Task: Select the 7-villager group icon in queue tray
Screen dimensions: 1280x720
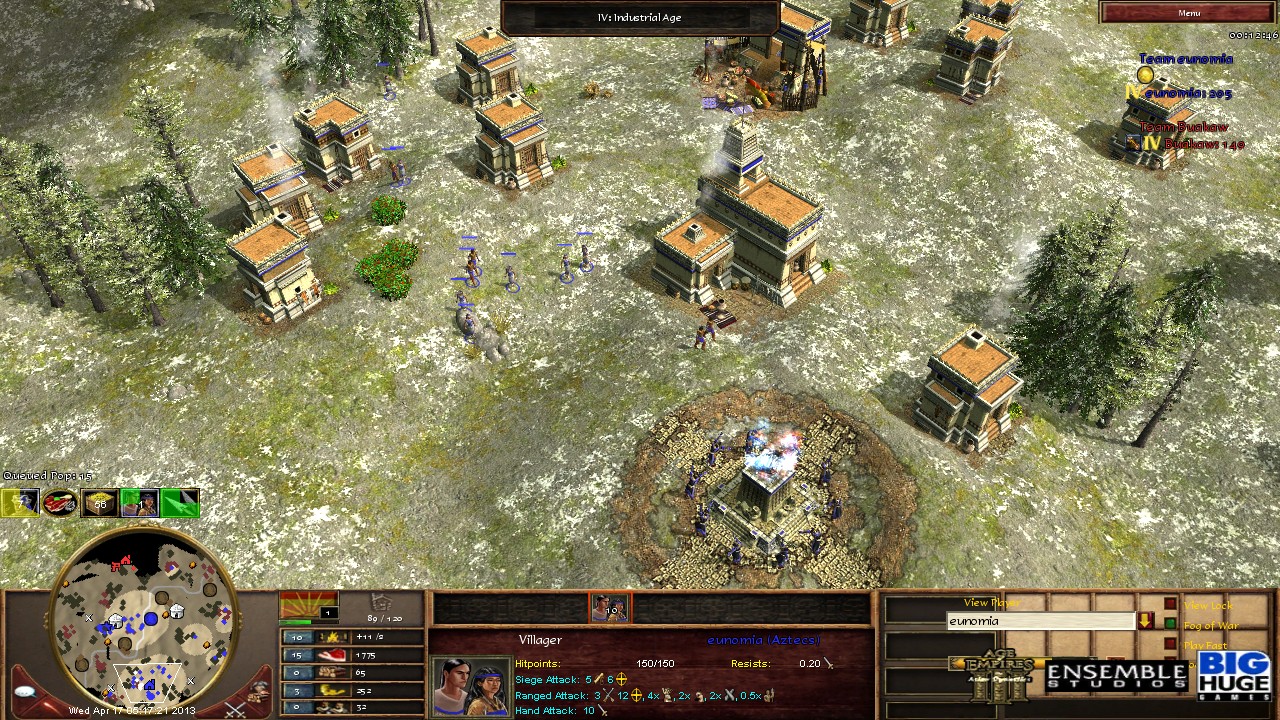Action: click(20, 502)
